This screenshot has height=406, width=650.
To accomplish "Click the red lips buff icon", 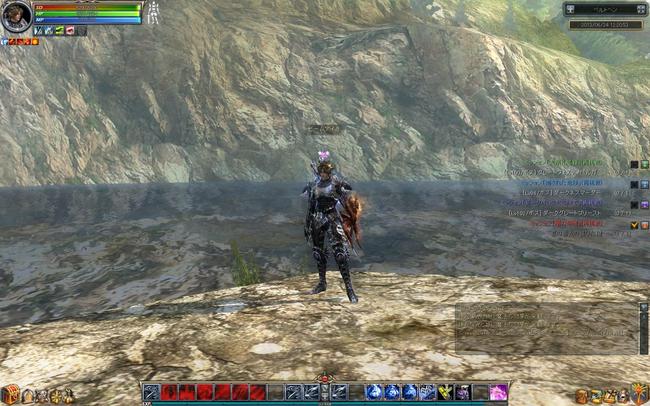I will (x=68, y=31).
